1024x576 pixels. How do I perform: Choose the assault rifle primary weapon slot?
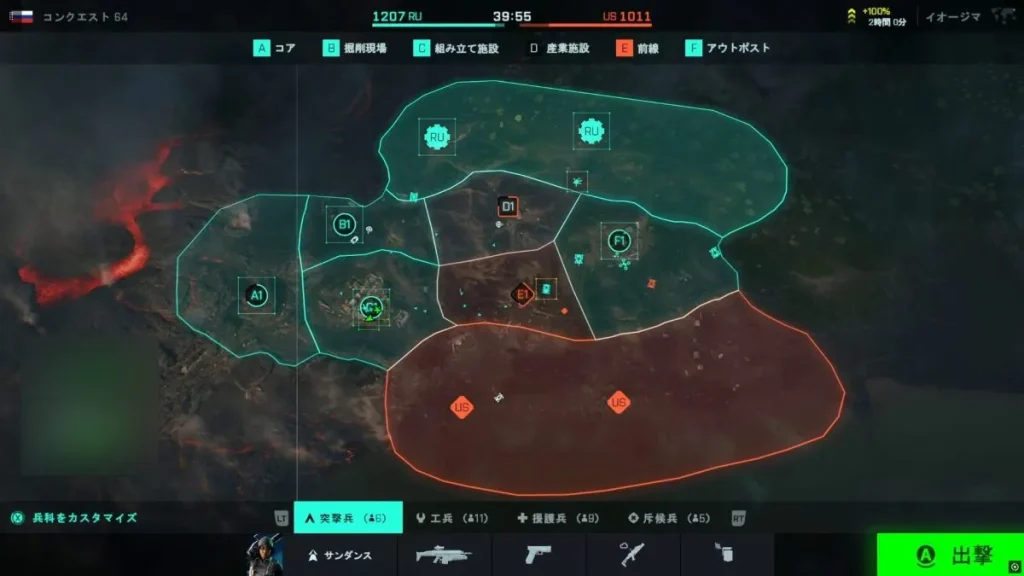coord(444,555)
